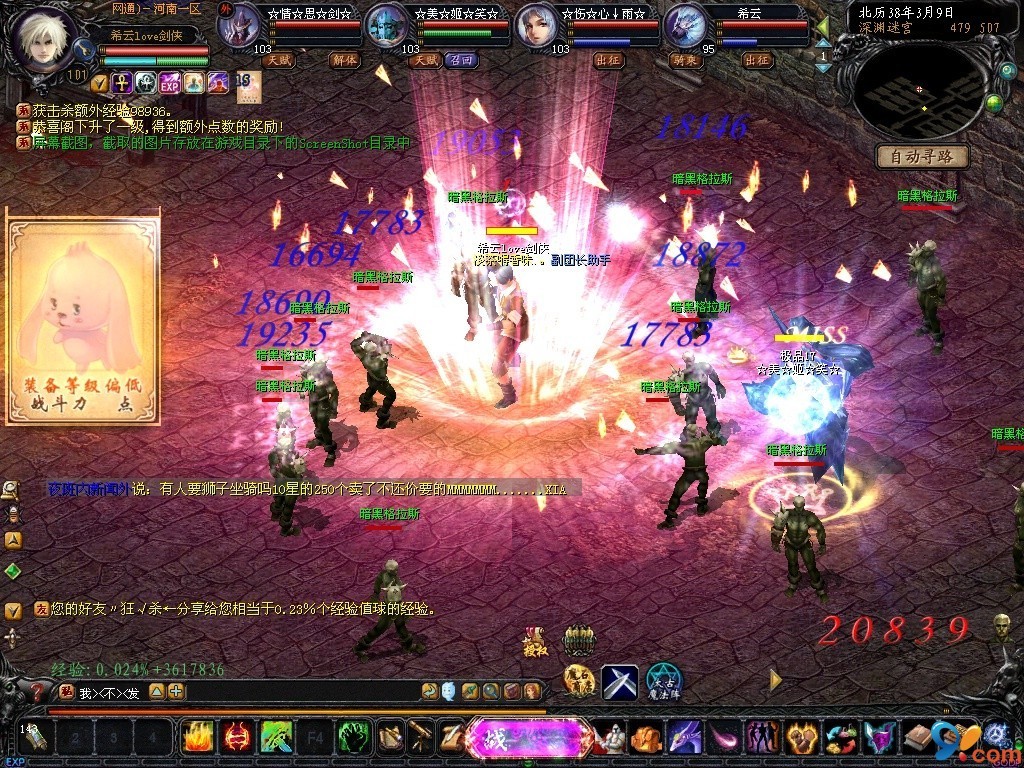The image size is (1024, 768).
Task: Mount the pet using the 骑乘 button
Action: point(684,60)
